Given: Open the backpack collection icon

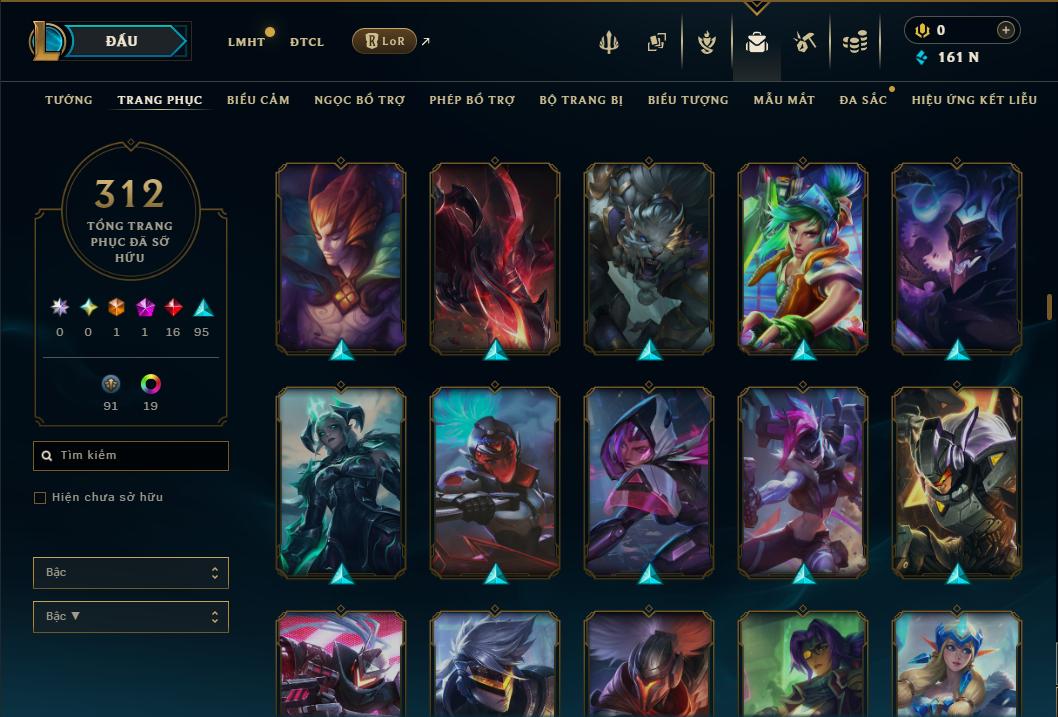Looking at the screenshot, I should (757, 42).
